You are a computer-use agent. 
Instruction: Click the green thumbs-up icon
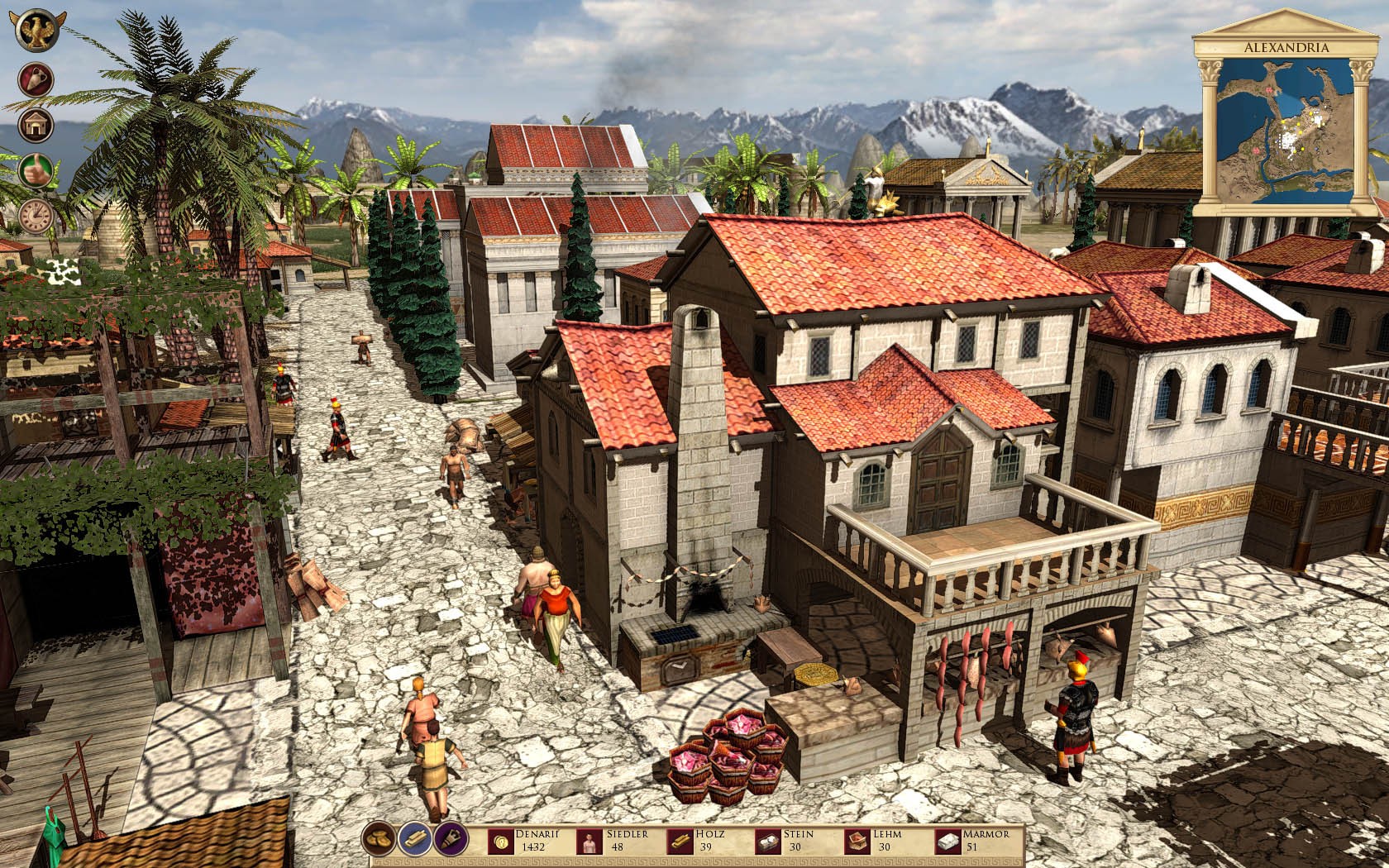pos(36,170)
